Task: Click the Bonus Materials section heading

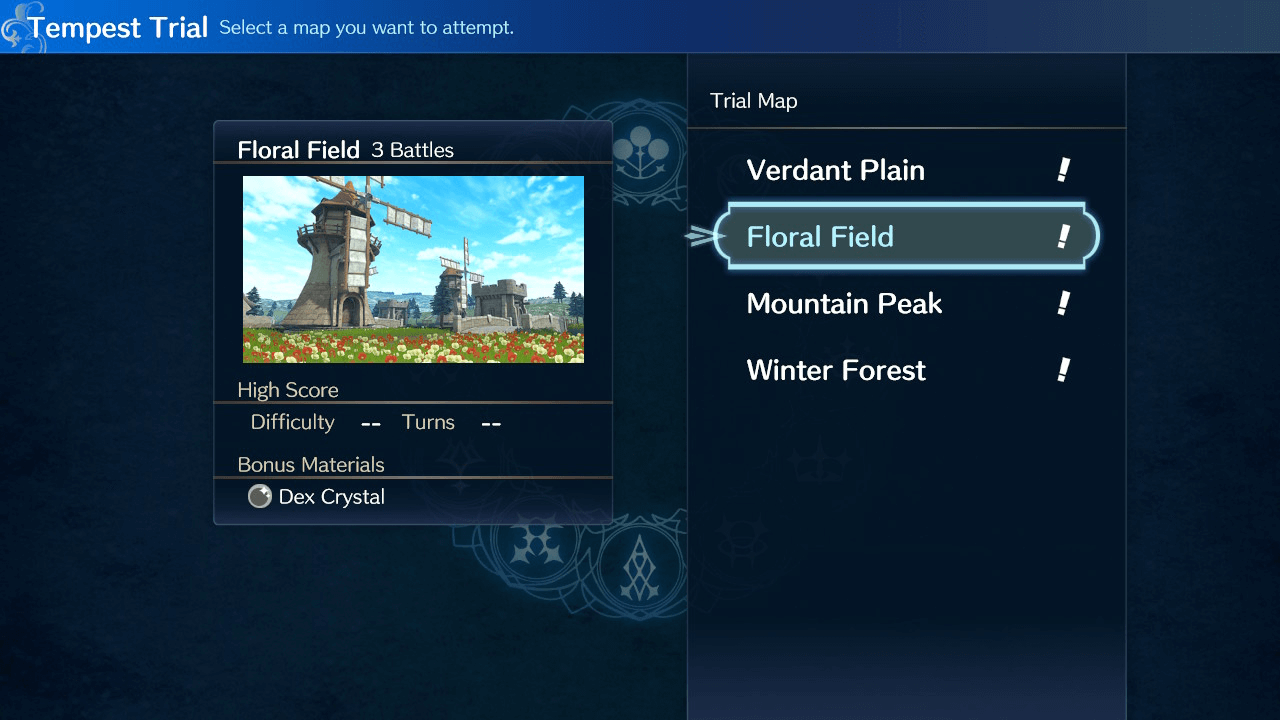Action: click(310, 464)
